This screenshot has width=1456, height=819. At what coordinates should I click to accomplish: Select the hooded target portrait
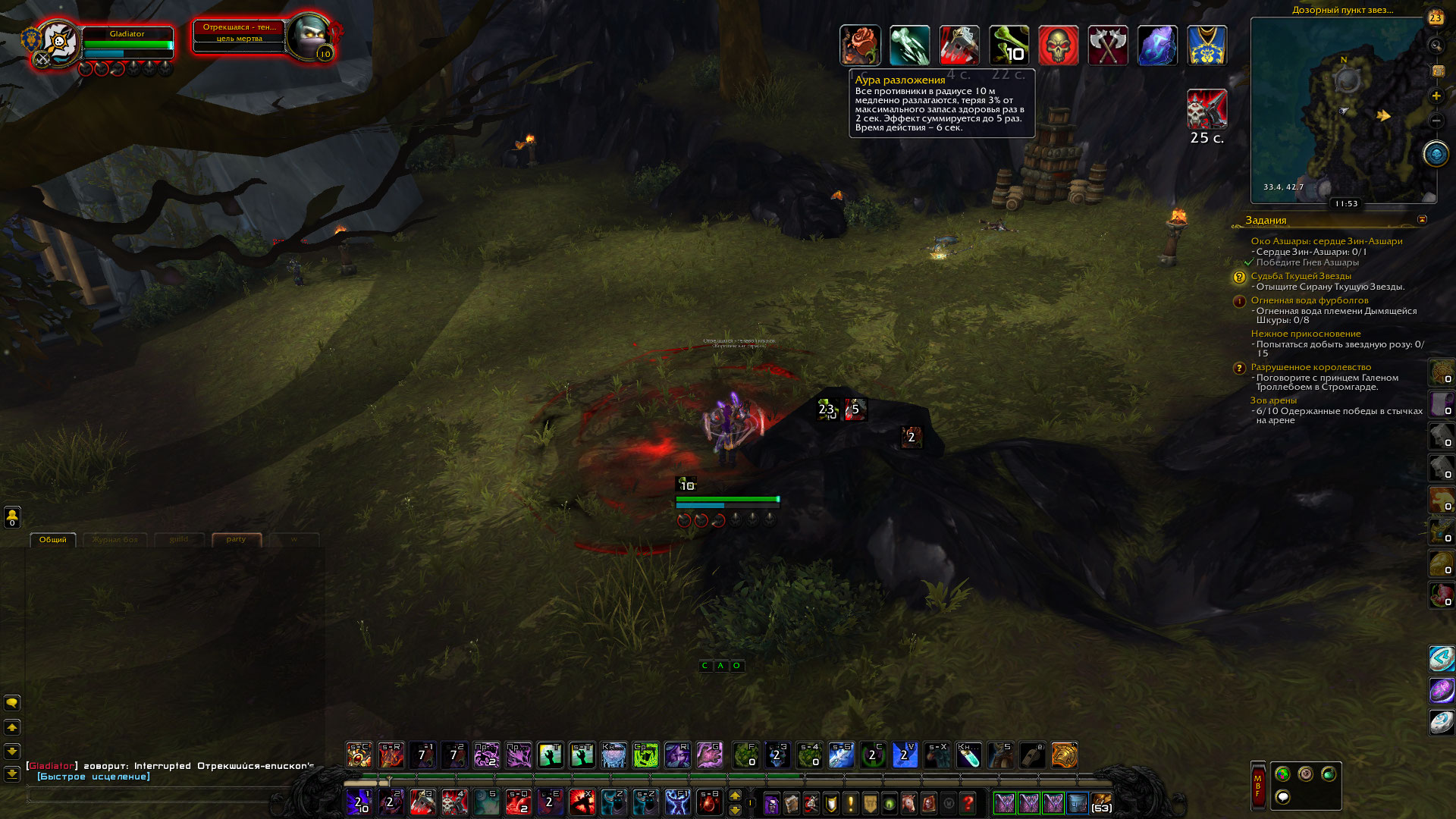click(309, 38)
